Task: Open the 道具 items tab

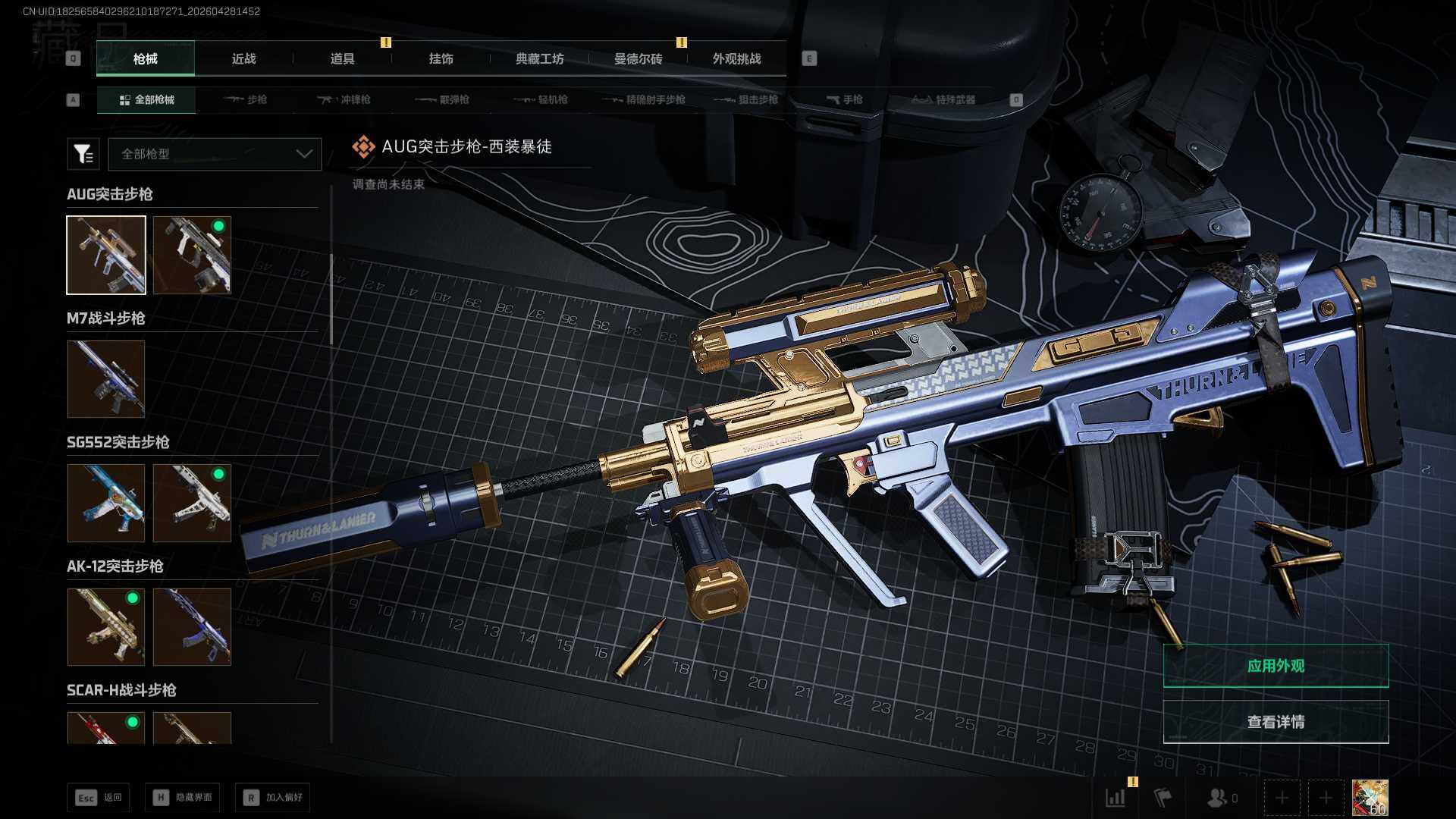Action: click(x=342, y=58)
